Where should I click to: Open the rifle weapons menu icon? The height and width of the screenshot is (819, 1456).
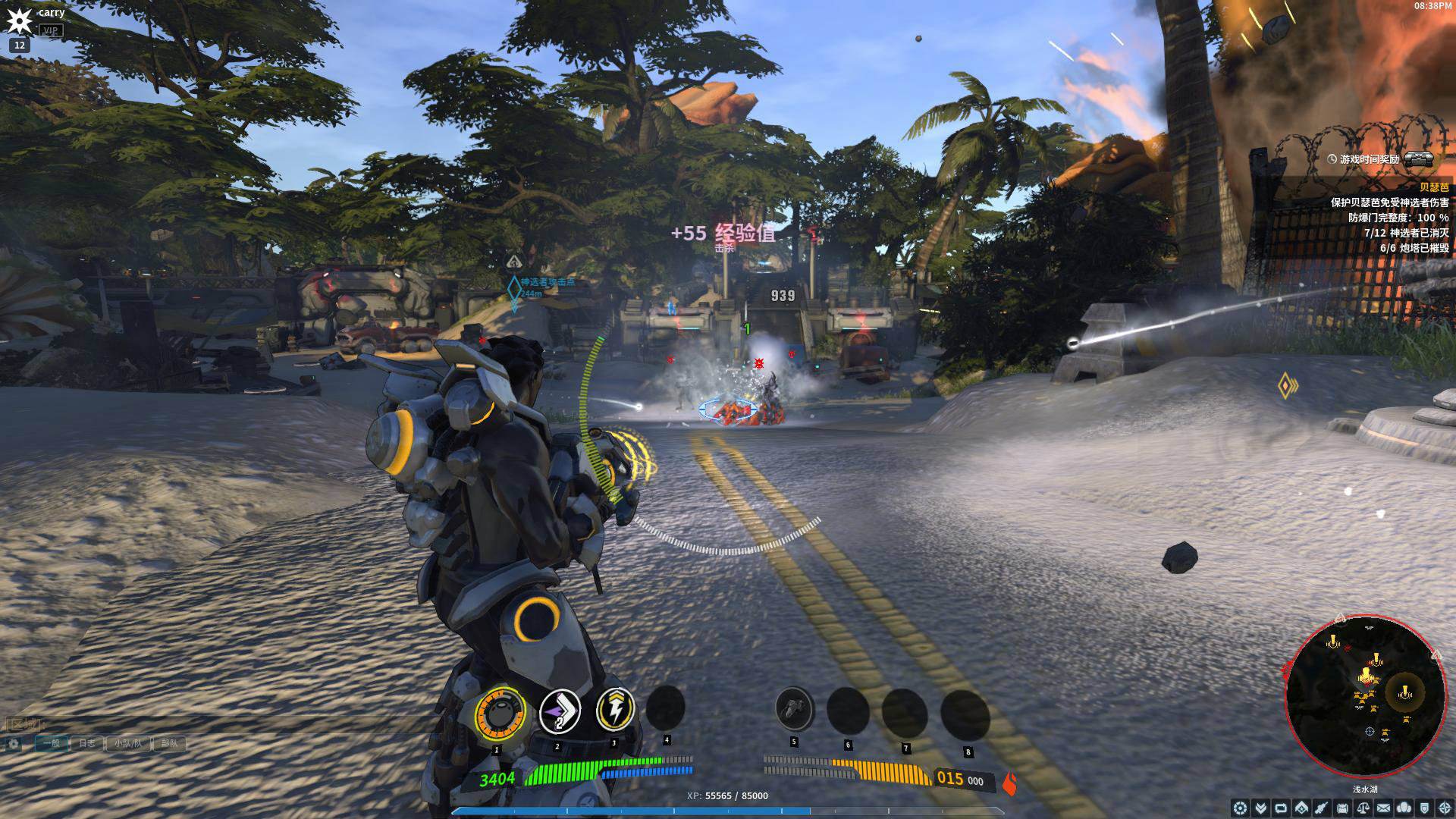pos(1323,808)
